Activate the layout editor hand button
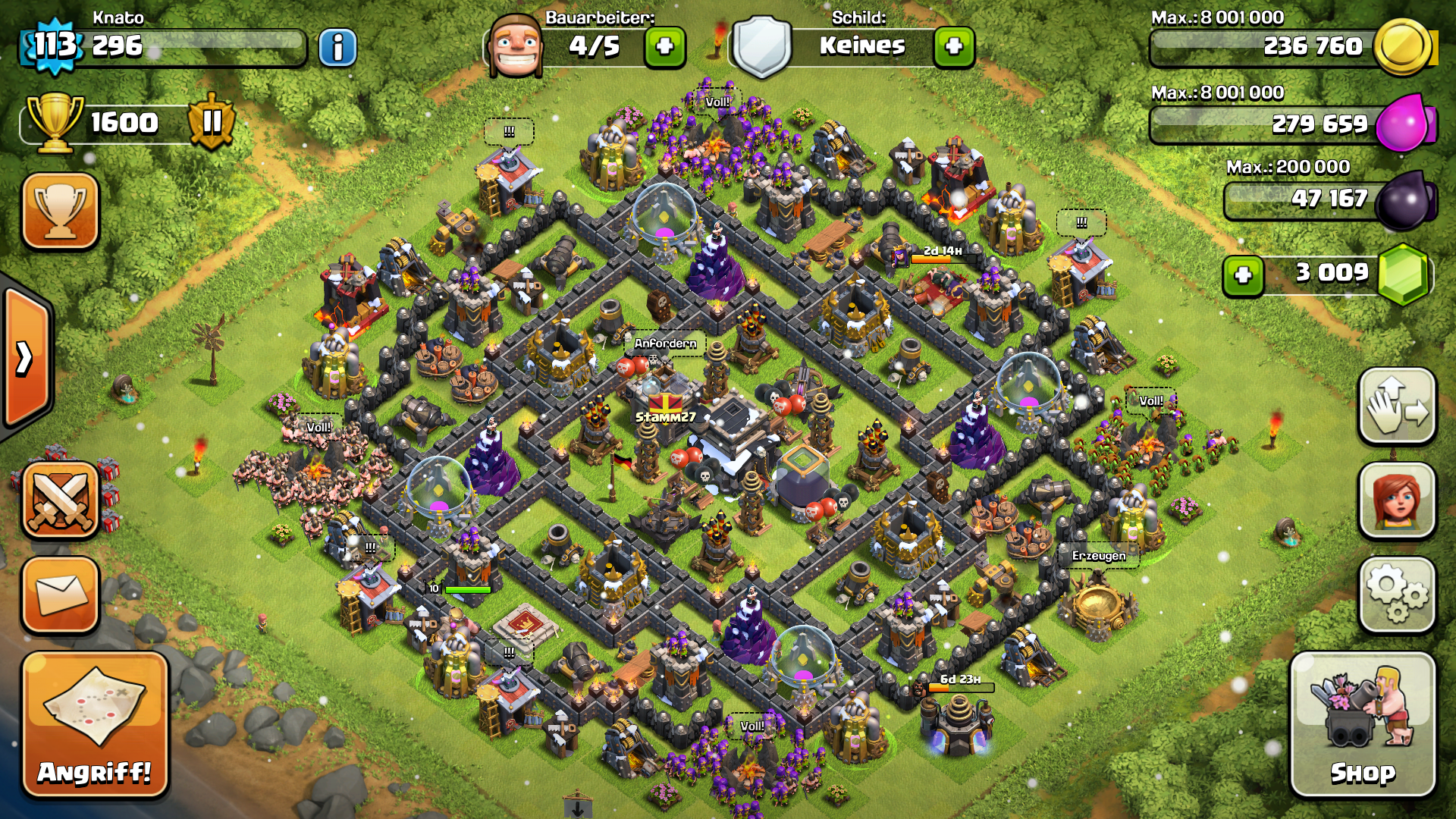This screenshot has height=819, width=1456. click(x=1397, y=406)
